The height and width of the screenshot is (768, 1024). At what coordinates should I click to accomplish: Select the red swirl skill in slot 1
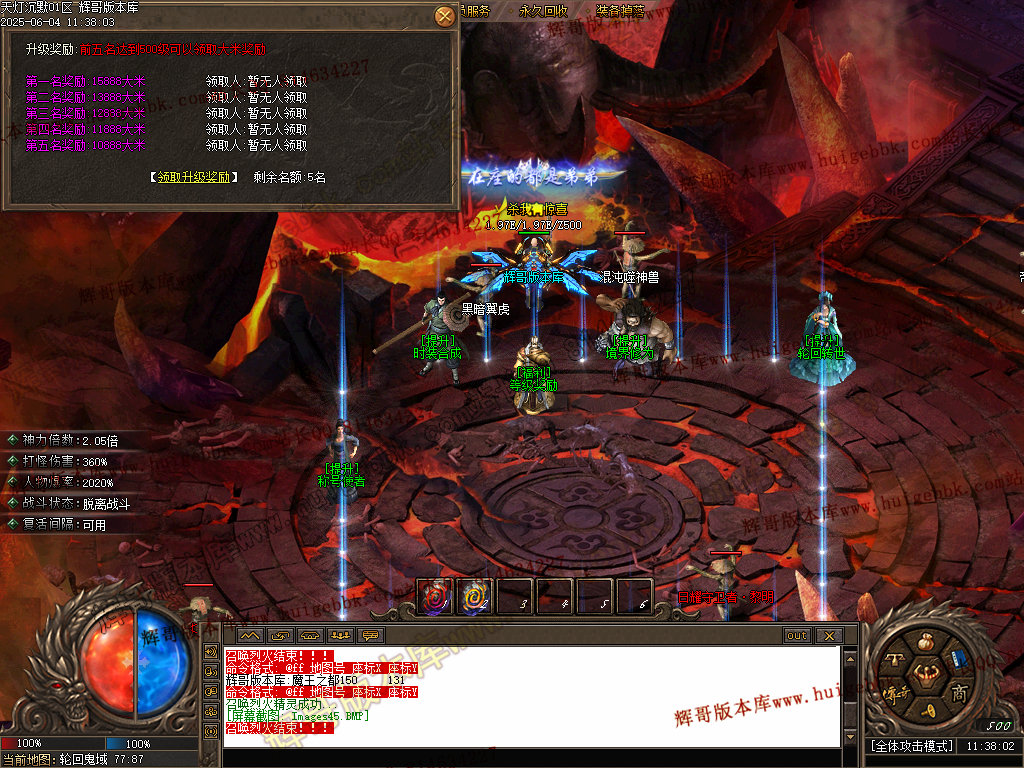pos(434,598)
